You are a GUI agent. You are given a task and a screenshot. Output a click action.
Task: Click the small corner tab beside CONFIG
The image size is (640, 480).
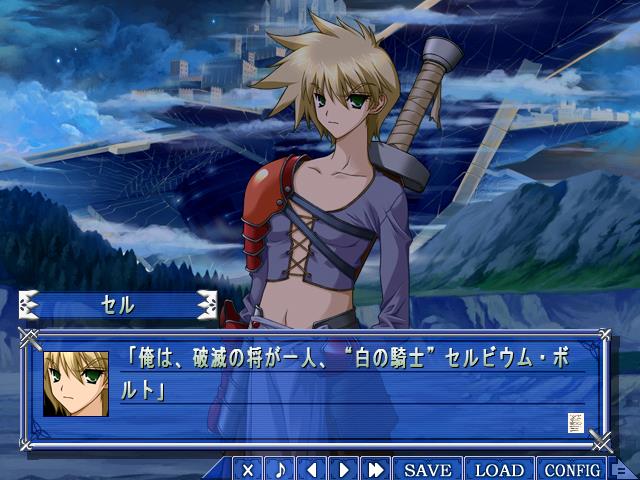[622, 470]
